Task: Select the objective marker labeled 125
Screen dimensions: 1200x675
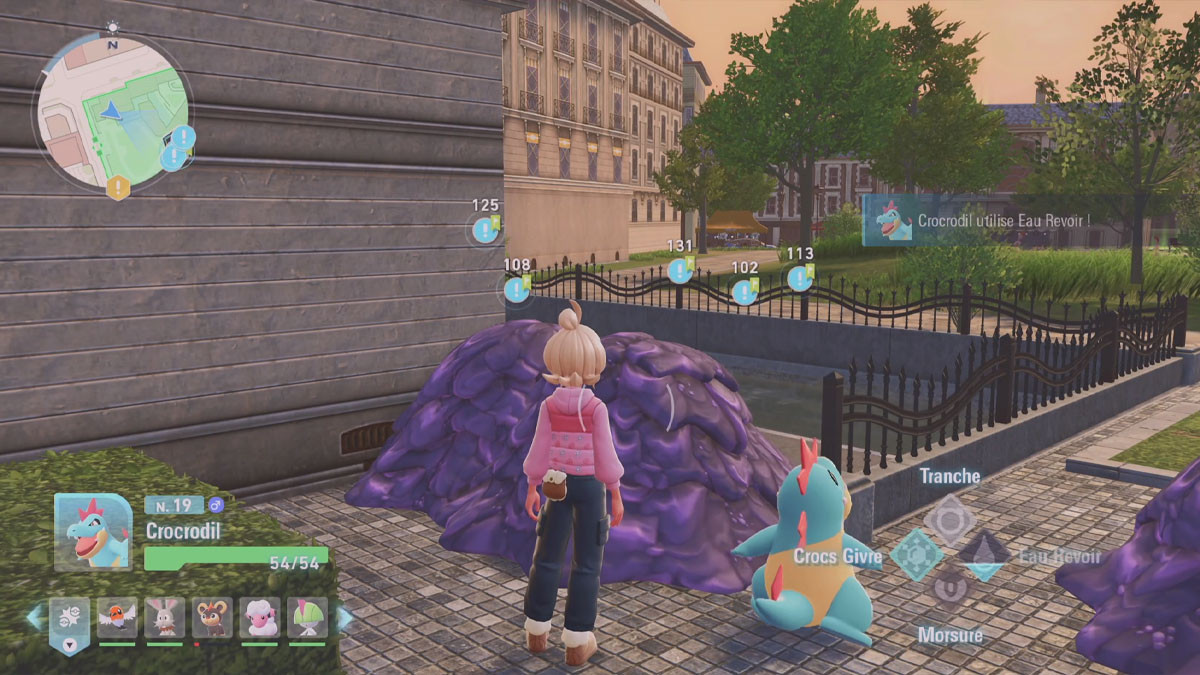Action: point(486,230)
